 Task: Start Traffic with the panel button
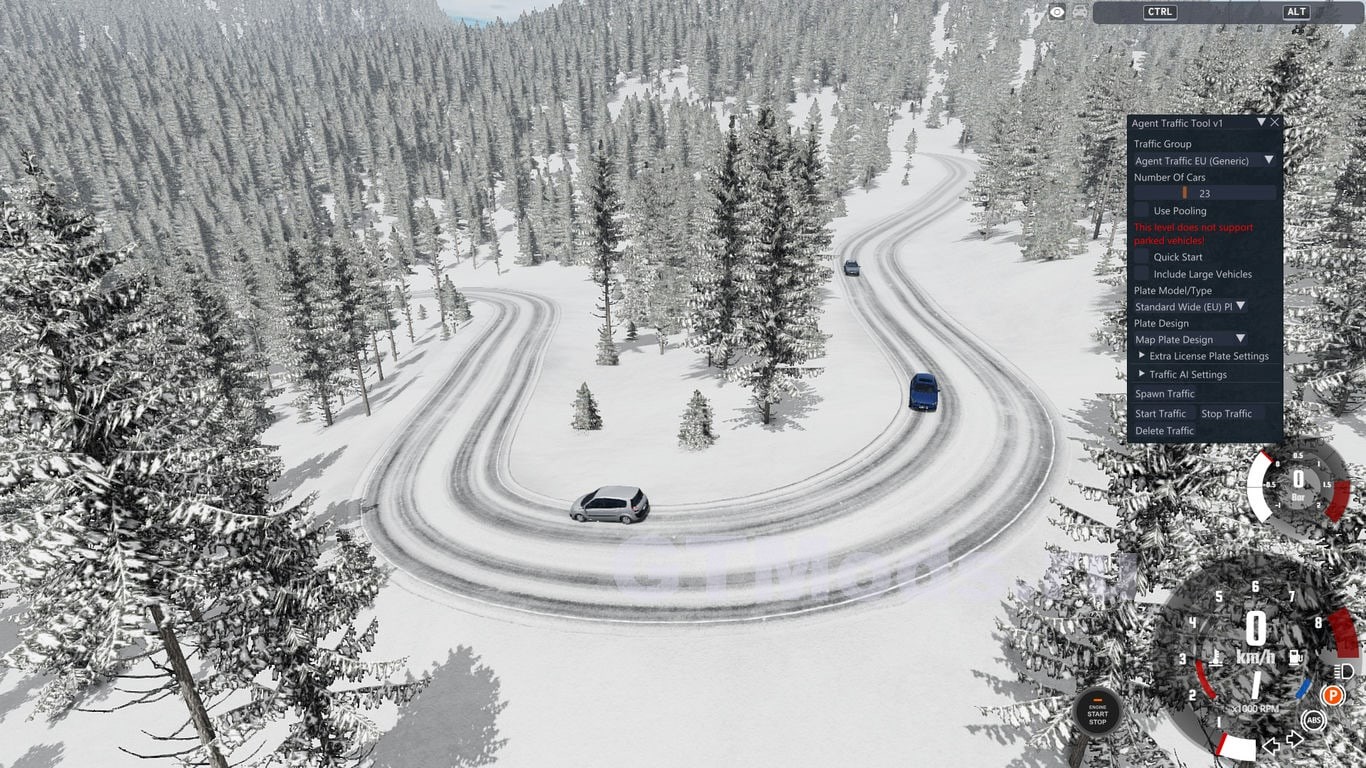[1161, 413]
